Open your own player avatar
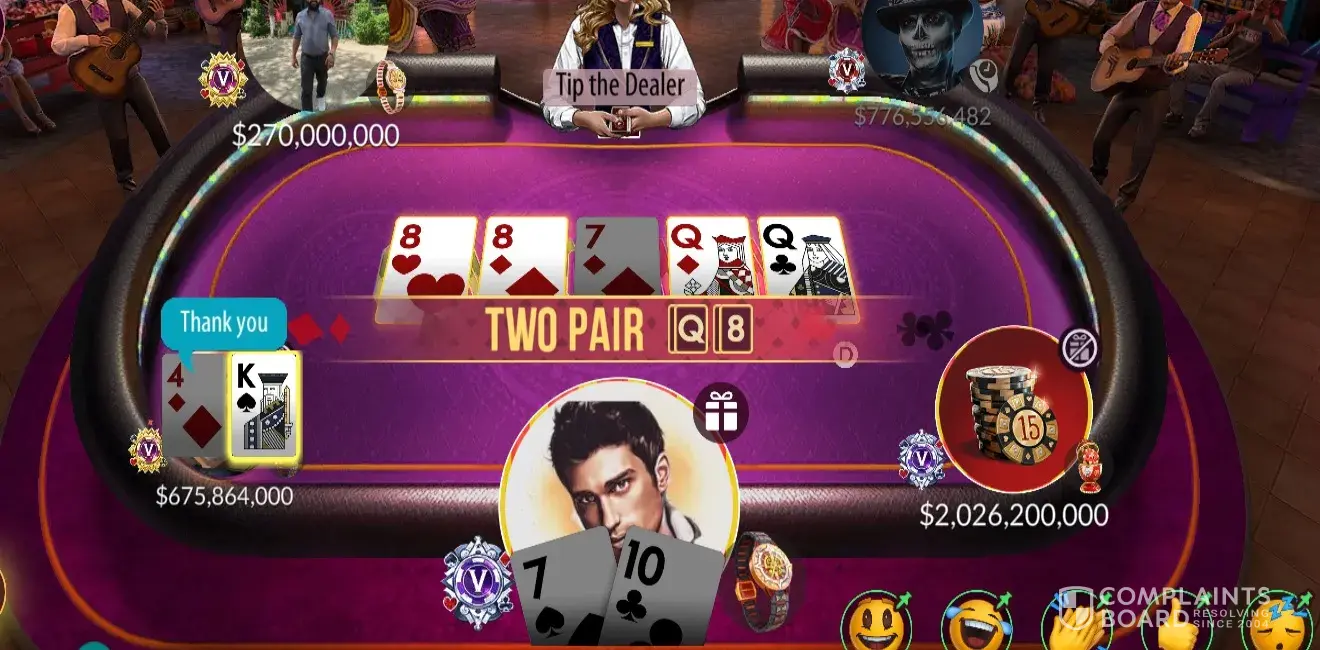 point(618,470)
